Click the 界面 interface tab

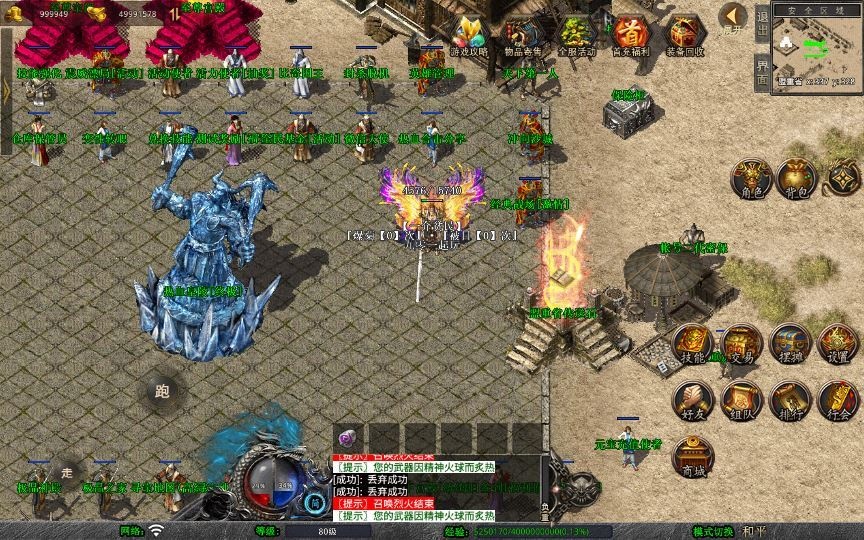coord(762,72)
